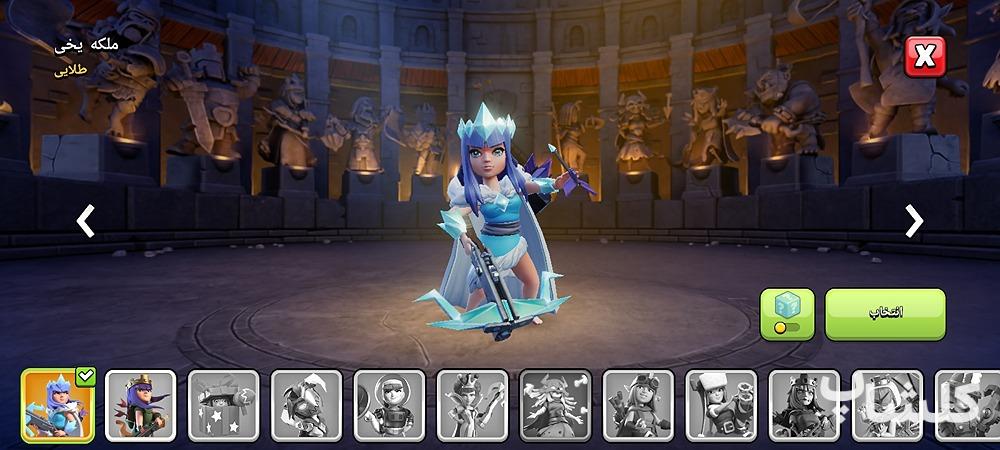The height and width of the screenshot is (450, 1000).
Task: Select the equipped Ice Queen skin thumbnail
Action: point(58,405)
